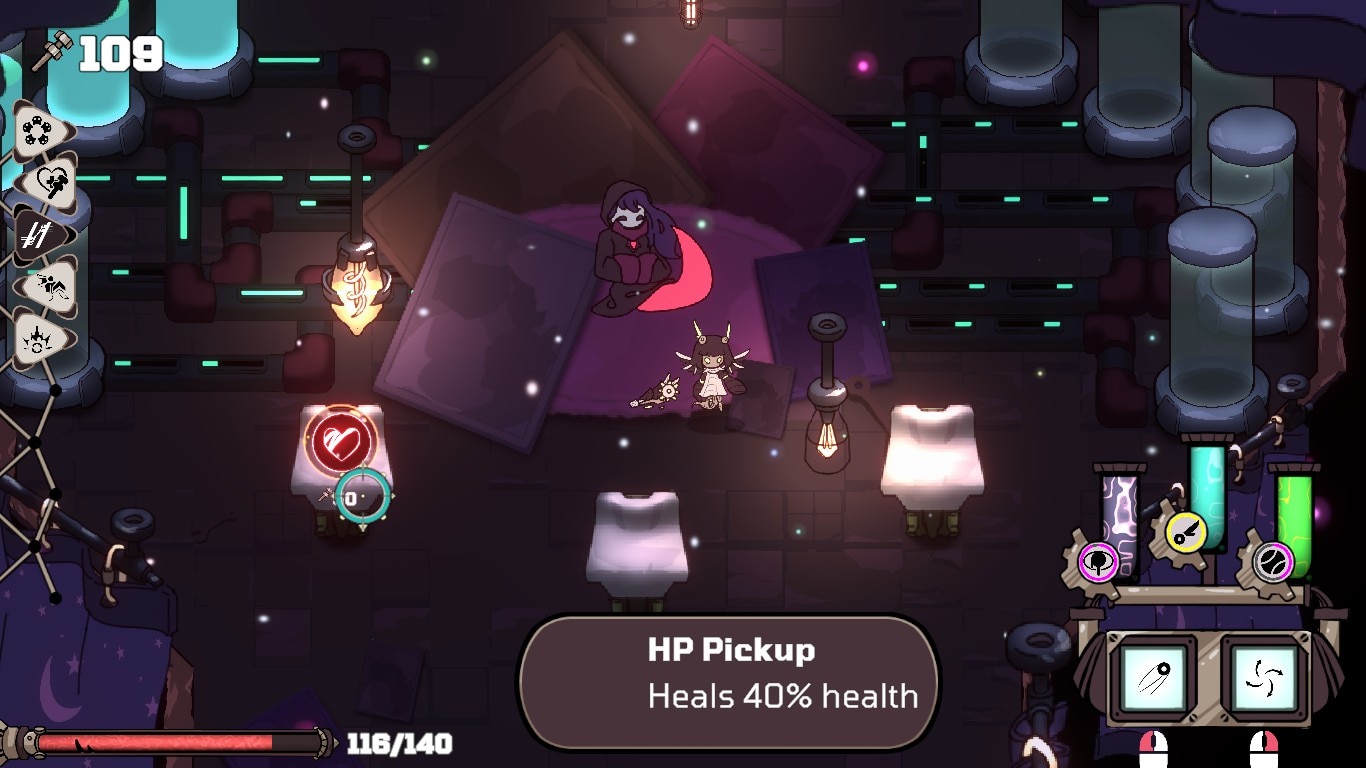1366x768 pixels.
Task: Click the heart with hammer perk icon
Action: tap(42, 182)
